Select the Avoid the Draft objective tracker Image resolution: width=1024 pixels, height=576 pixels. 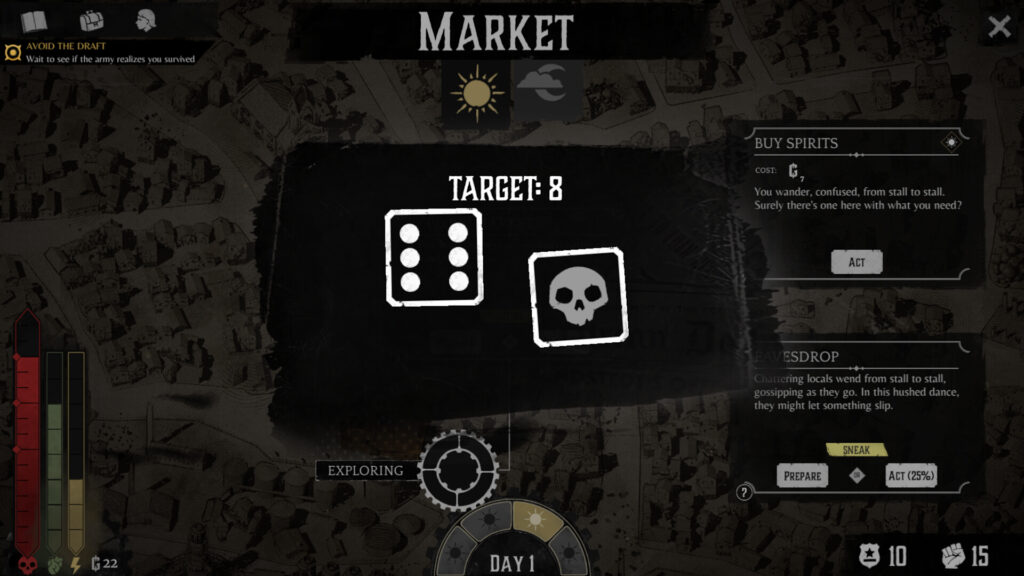[100, 52]
